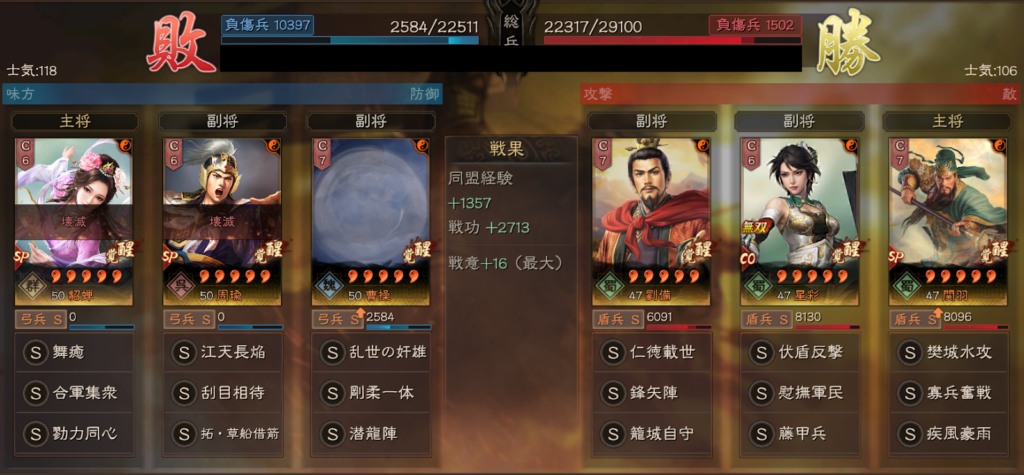This screenshot has width=1024, height=475.
Task: Open the 藤甲兵 skill entry
Action: [x=799, y=434]
